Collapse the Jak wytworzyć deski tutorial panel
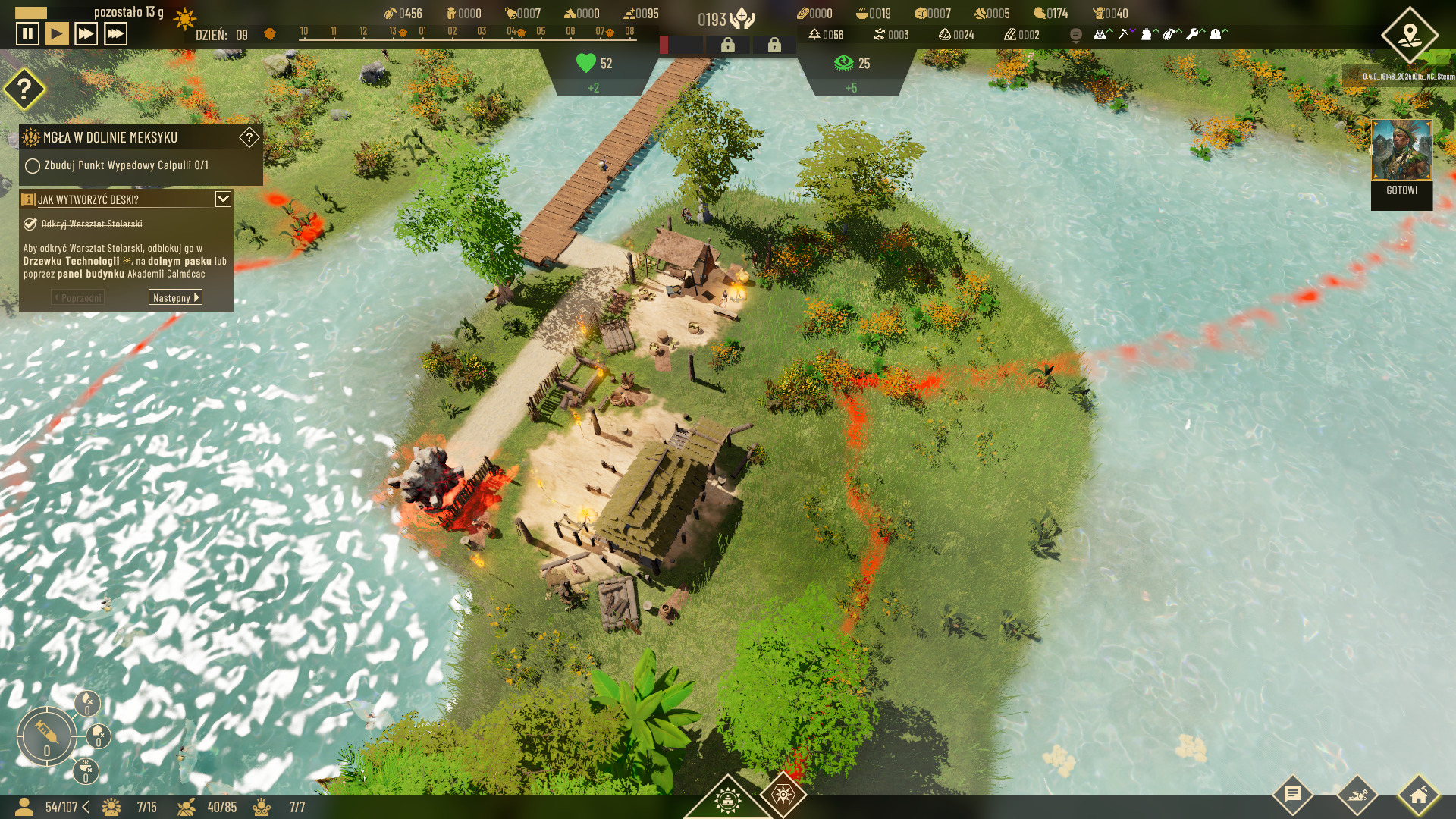The height and width of the screenshot is (819, 1456). pyautogui.click(x=223, y=199)
